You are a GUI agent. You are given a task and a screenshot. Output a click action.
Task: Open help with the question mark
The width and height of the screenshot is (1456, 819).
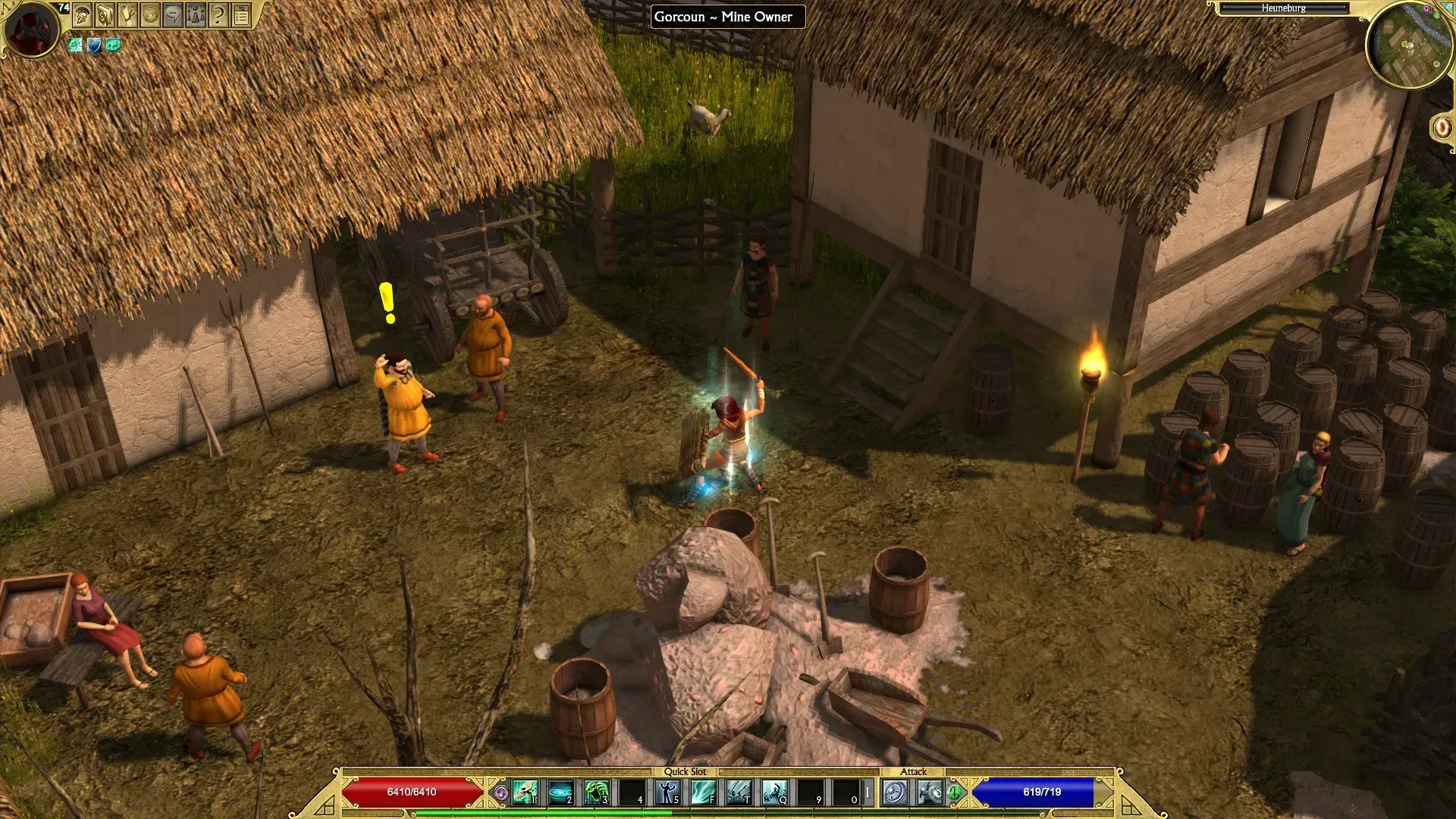218,15
